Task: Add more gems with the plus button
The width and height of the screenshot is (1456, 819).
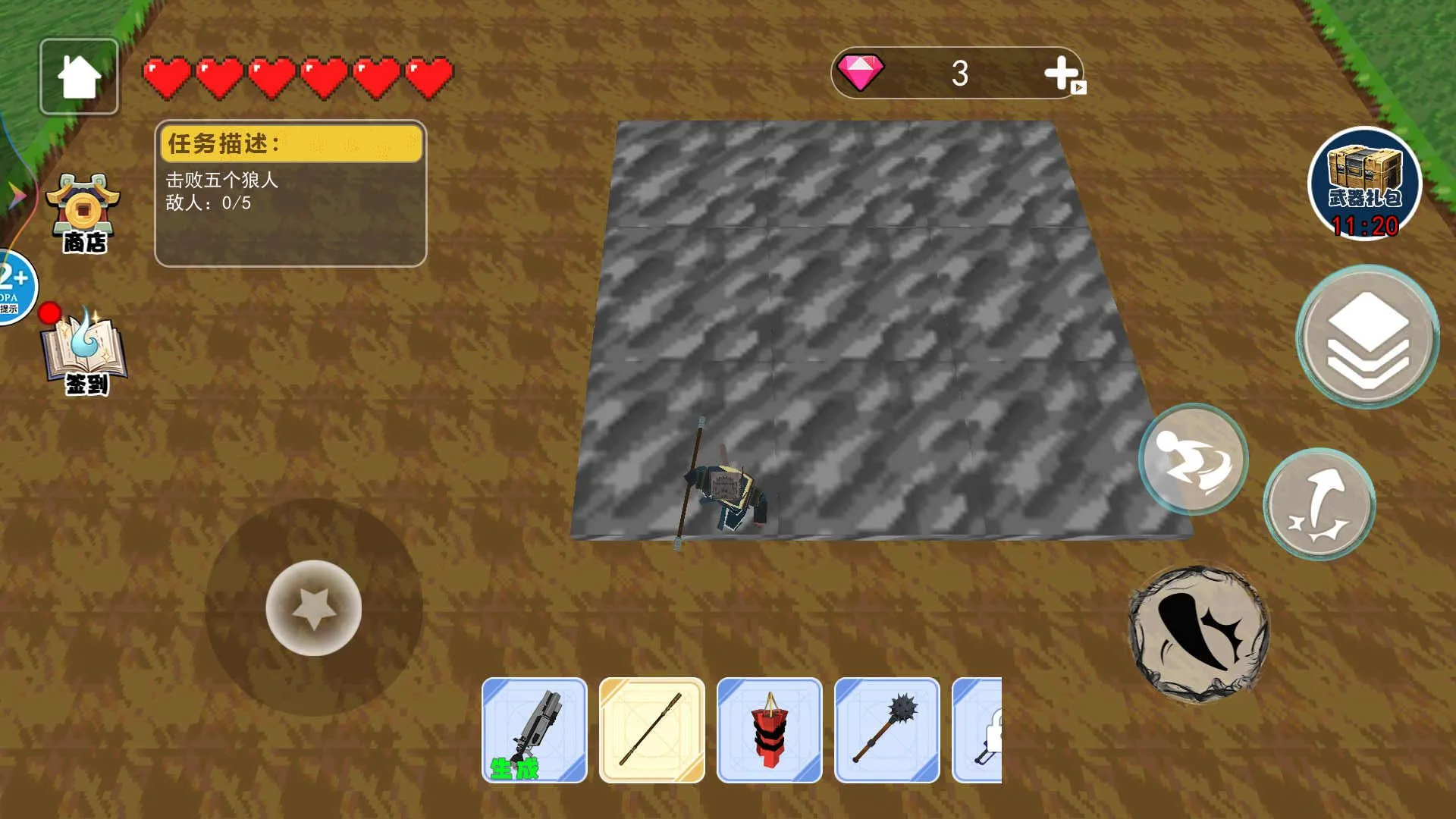Action: click(x=1062, y=74)
